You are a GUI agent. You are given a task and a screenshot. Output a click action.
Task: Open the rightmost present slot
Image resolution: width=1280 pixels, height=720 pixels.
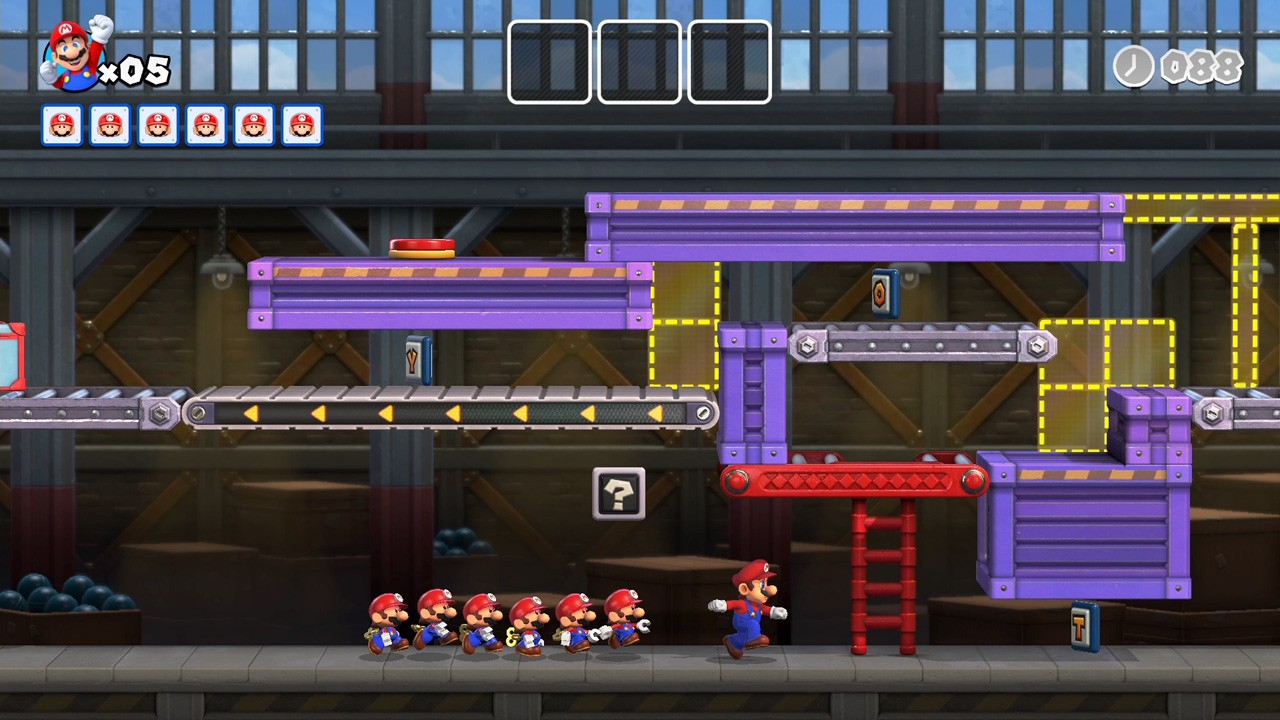729,63
